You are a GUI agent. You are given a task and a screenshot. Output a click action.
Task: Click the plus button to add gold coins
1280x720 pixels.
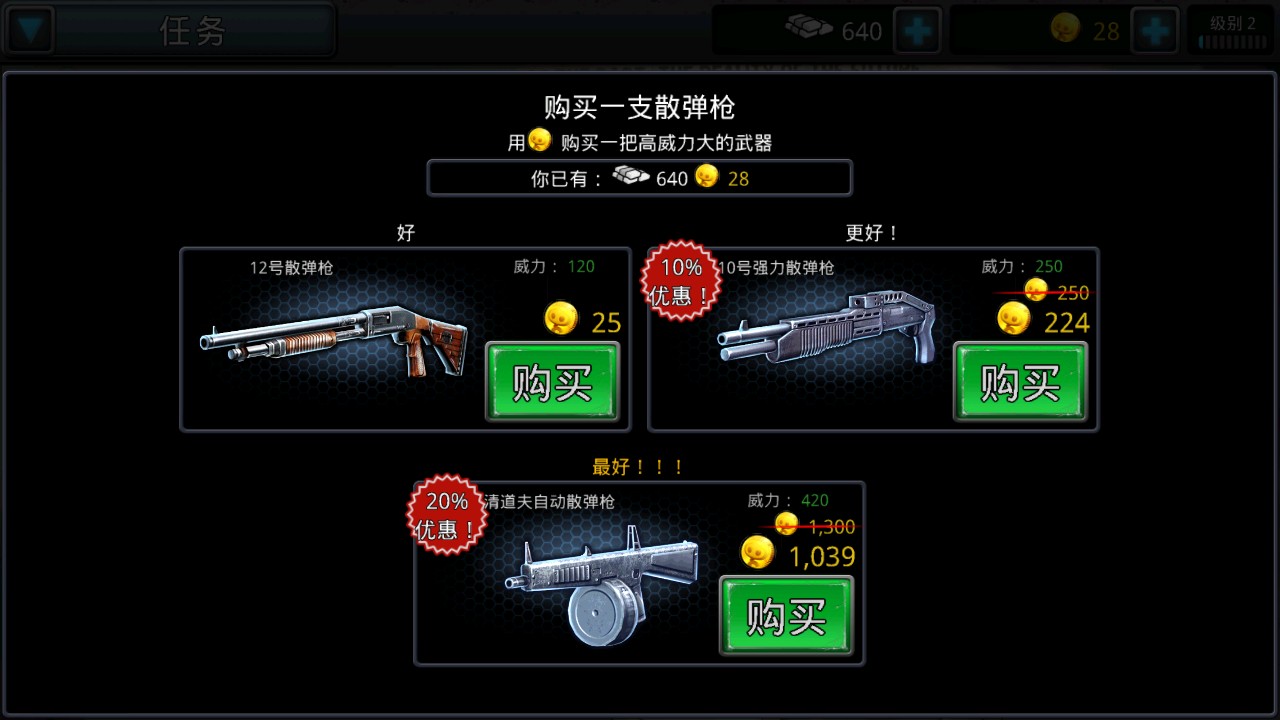pos(1156,30)
